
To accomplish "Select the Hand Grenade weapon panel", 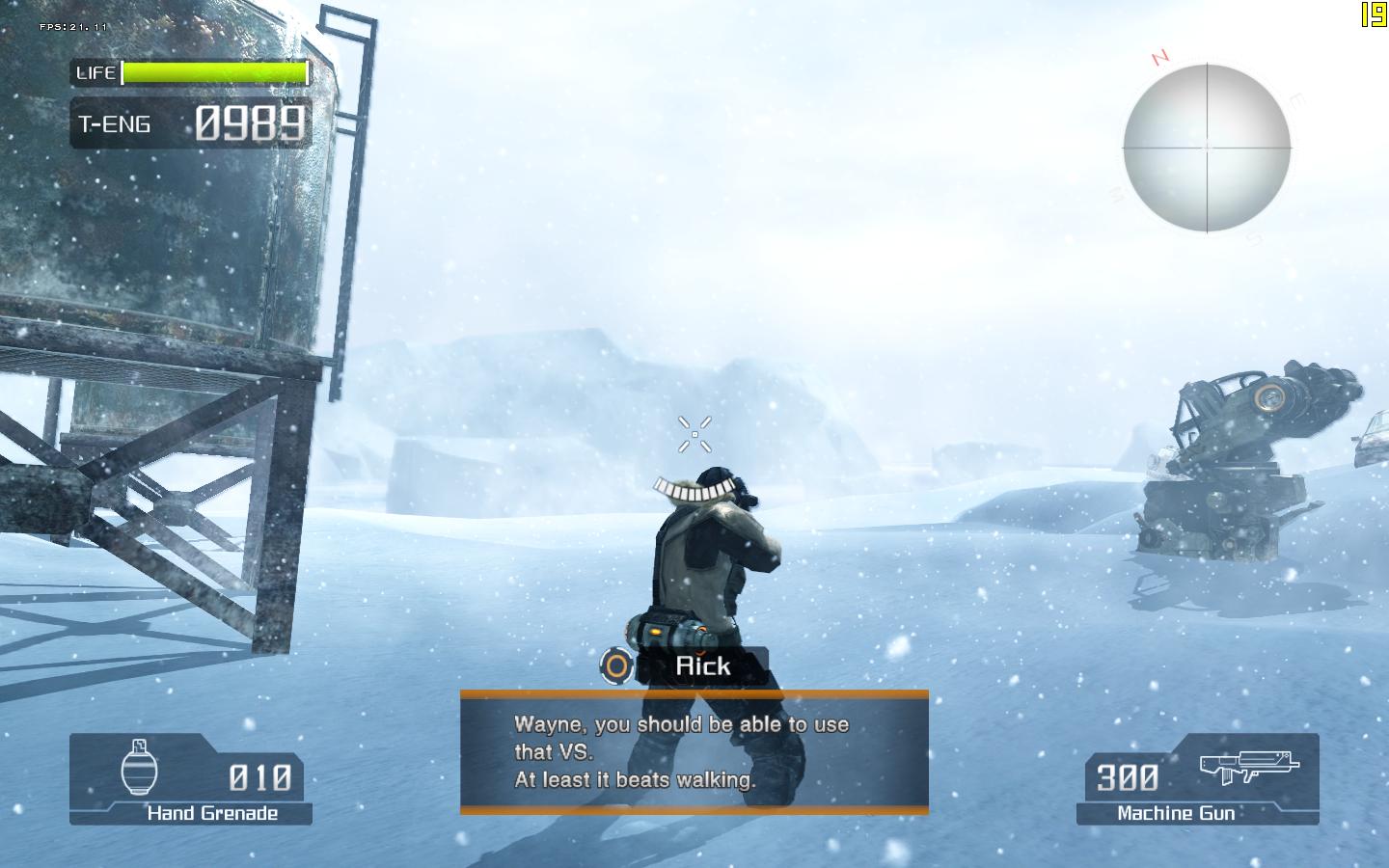I will point(190,779).
